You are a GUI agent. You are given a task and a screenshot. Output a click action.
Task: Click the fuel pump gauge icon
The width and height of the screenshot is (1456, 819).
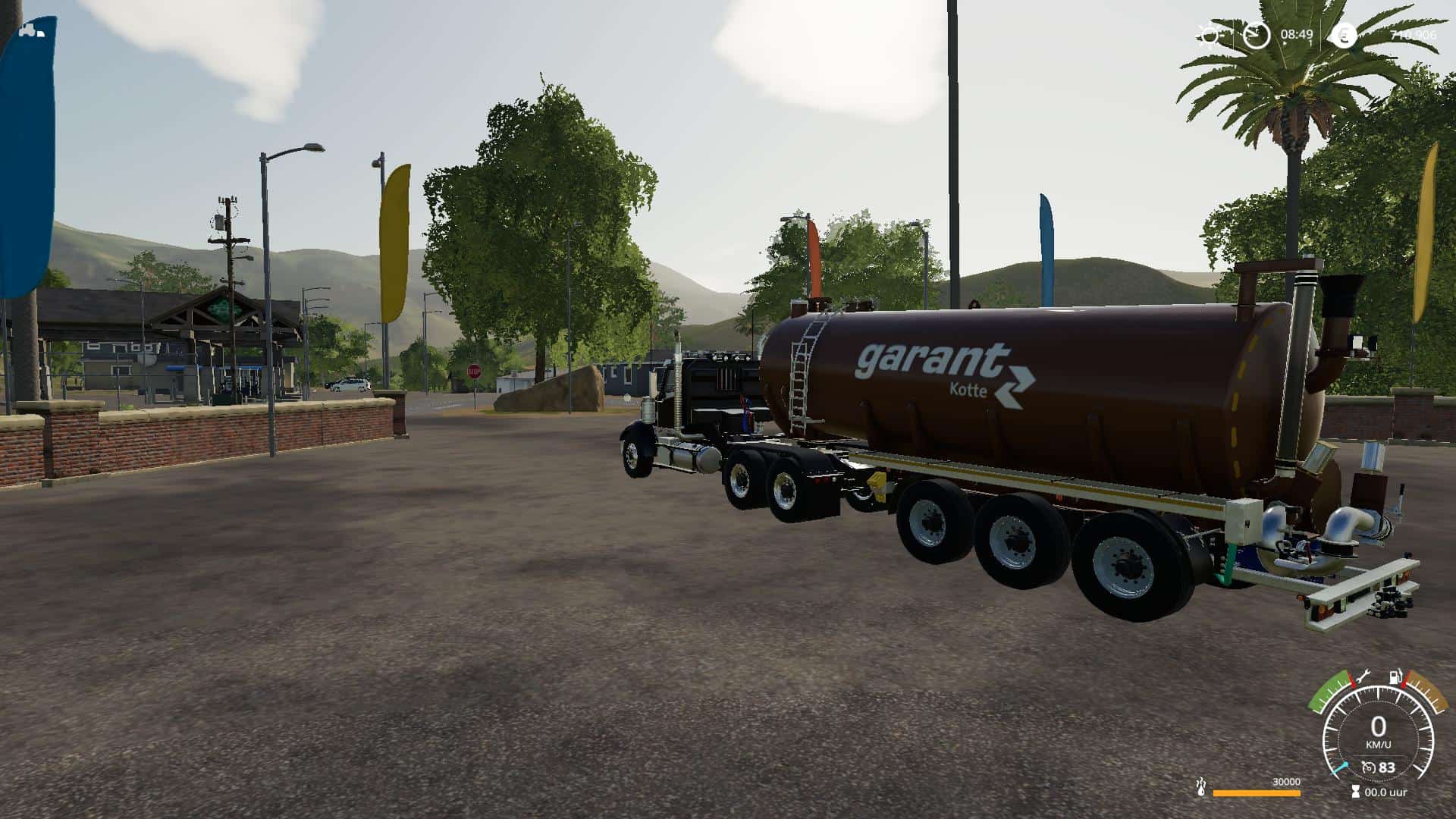tap(1394, 676)
